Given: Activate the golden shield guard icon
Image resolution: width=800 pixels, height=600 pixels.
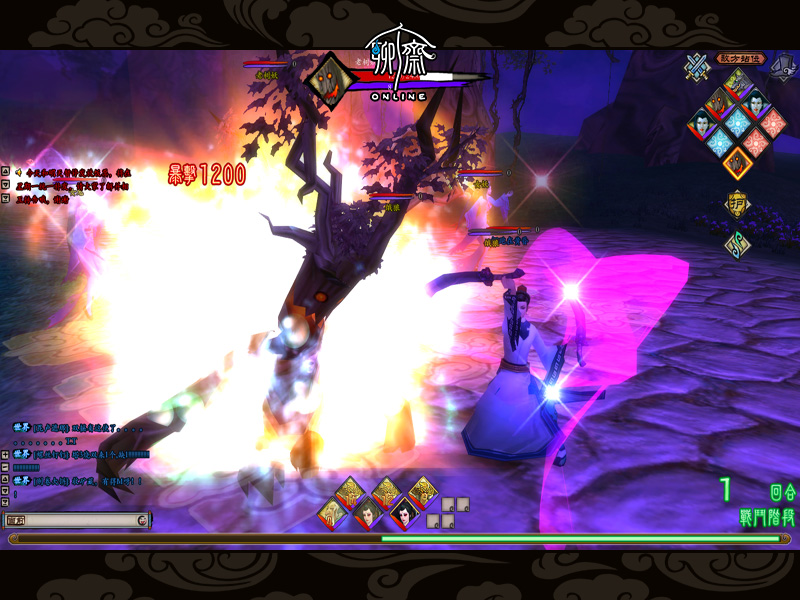Looking at the screenshot, I should click(x=737, y=203).
